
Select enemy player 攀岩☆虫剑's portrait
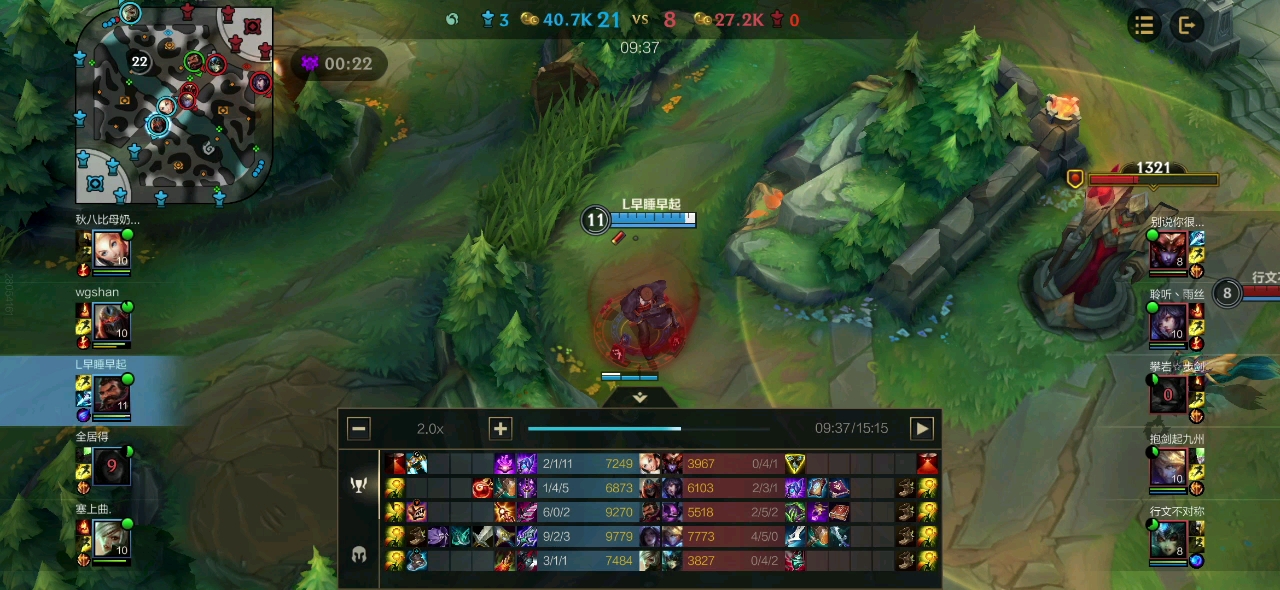pos(1167,395)
